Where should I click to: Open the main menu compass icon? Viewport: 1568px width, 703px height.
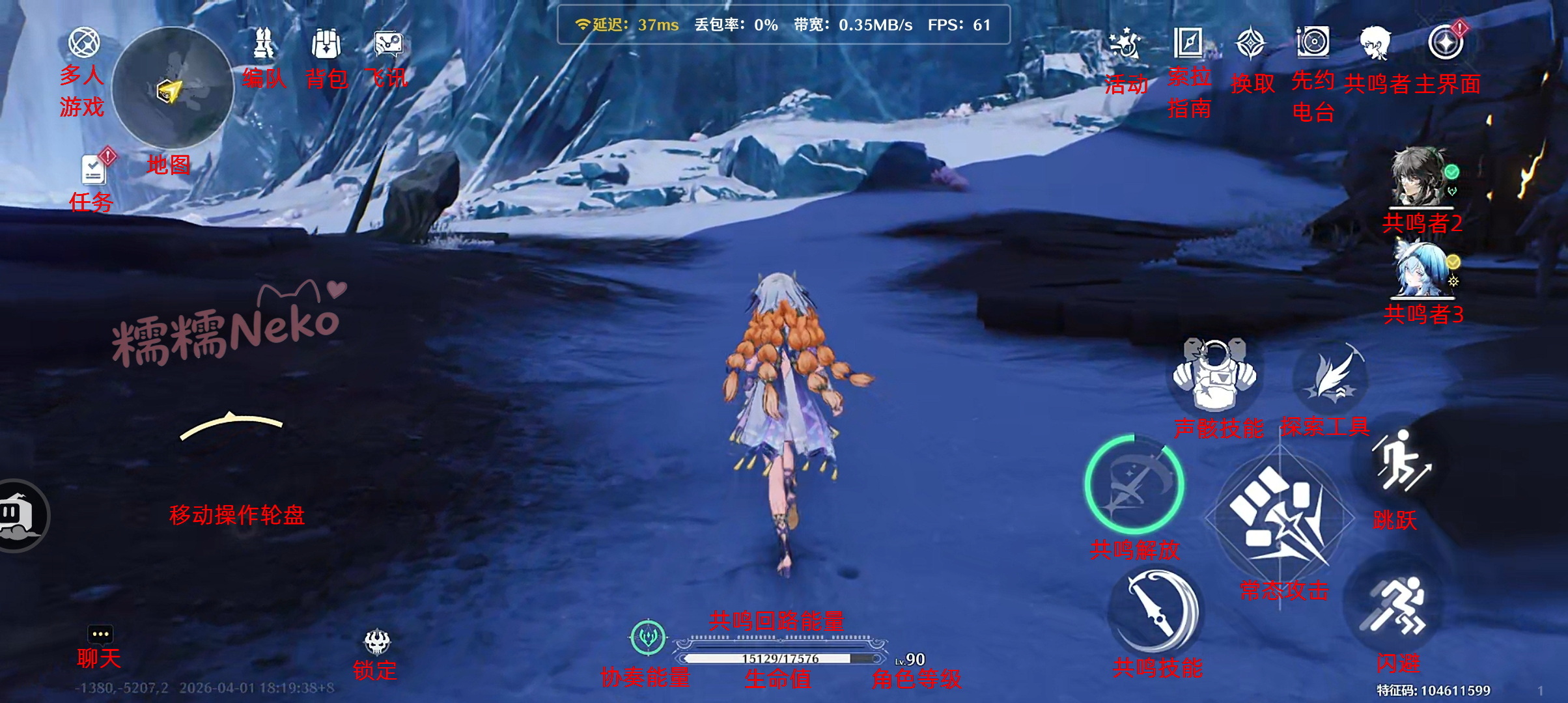click(1446, 43)
